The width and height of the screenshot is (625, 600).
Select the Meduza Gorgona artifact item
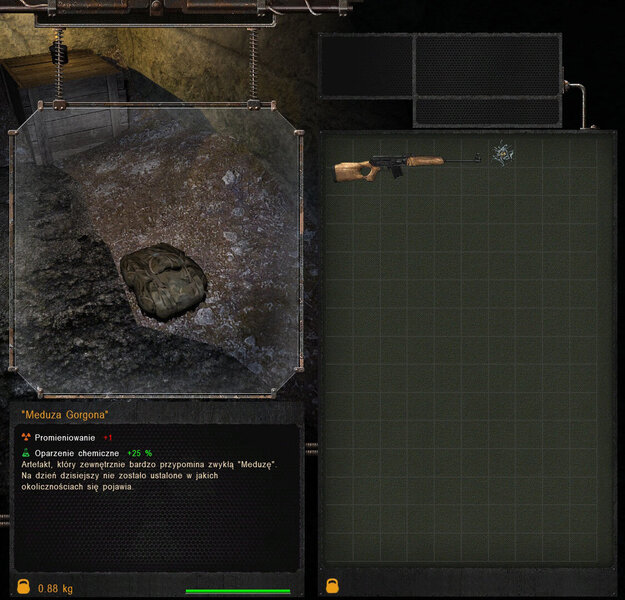tap(501, 153)
